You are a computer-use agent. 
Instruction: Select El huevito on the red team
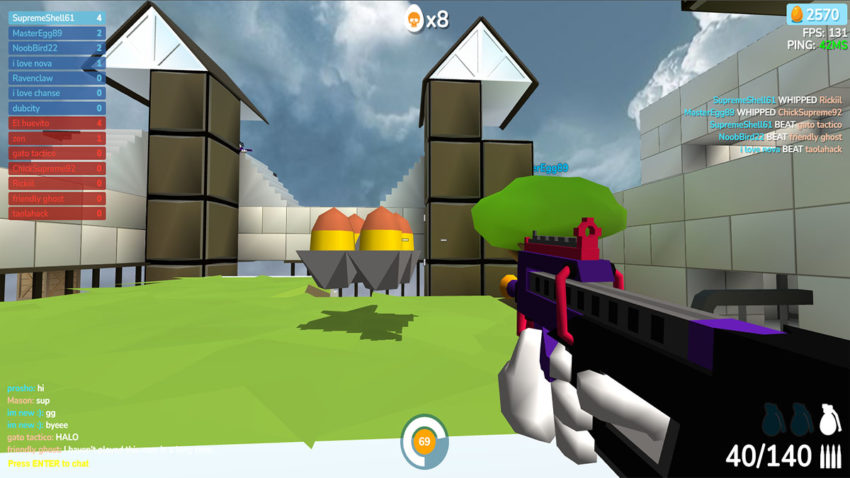[x=56, y=123]
